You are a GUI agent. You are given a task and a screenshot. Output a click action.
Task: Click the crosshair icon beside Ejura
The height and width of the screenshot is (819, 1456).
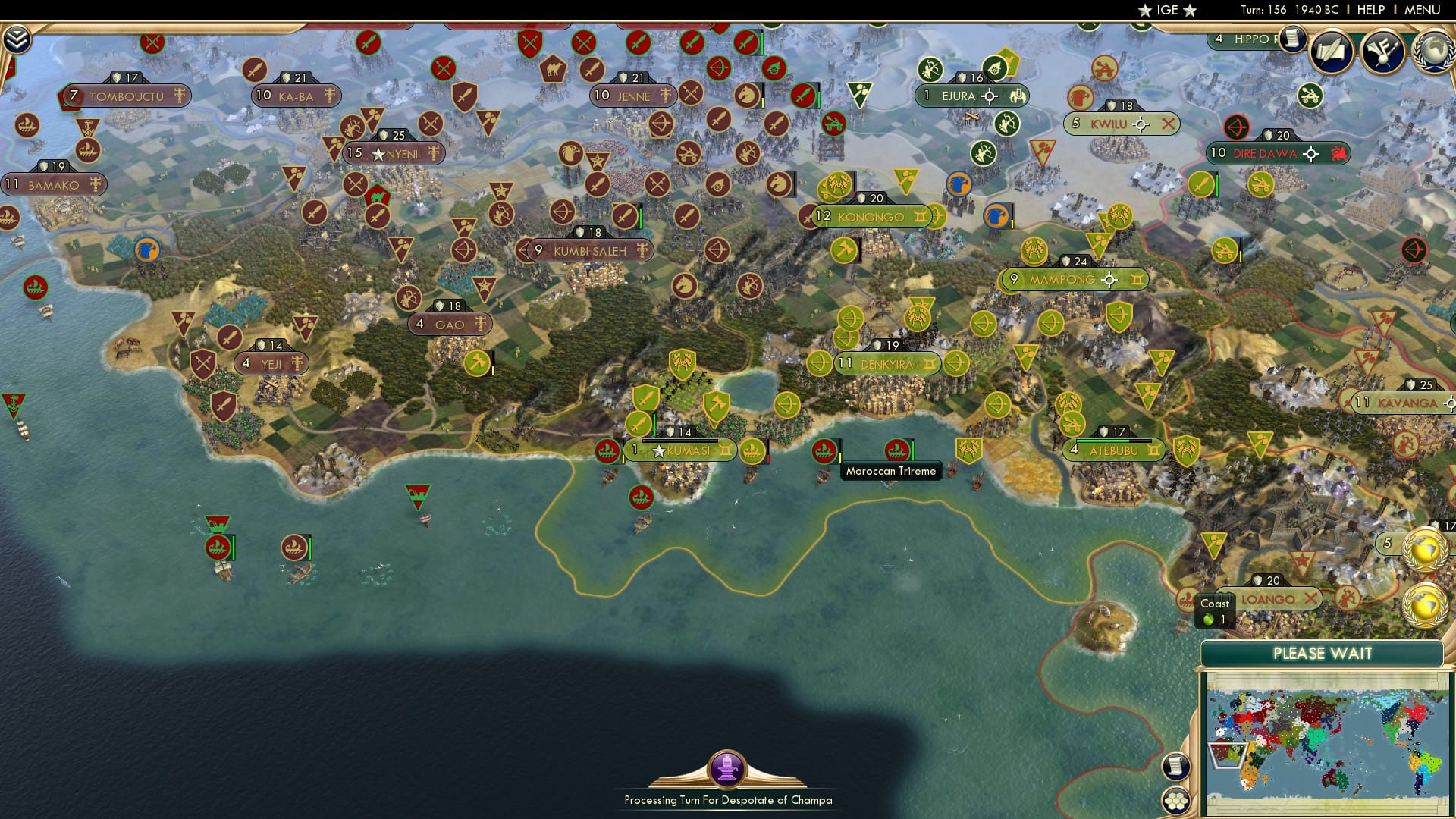(990, 96)
